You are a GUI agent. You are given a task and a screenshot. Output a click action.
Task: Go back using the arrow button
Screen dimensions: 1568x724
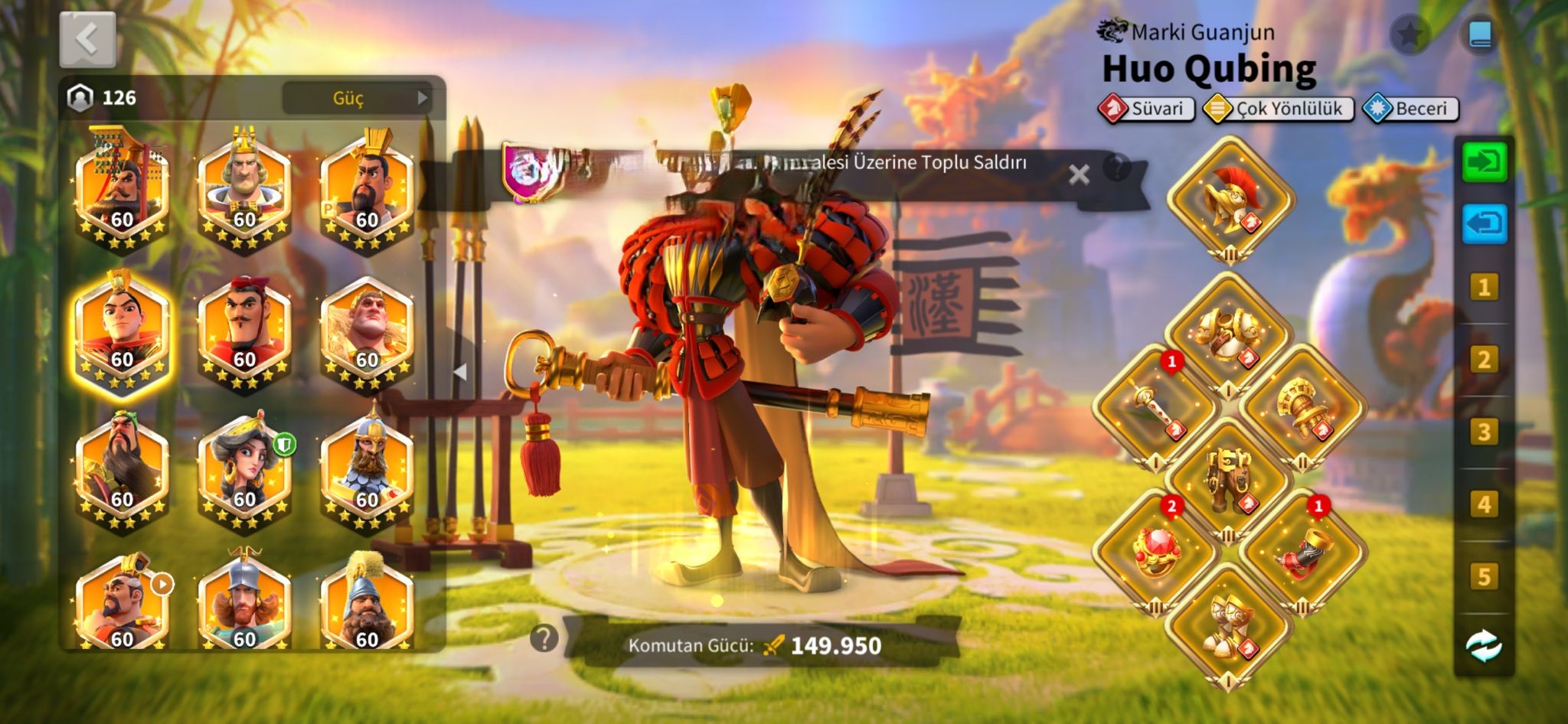[x=87, y=39]
